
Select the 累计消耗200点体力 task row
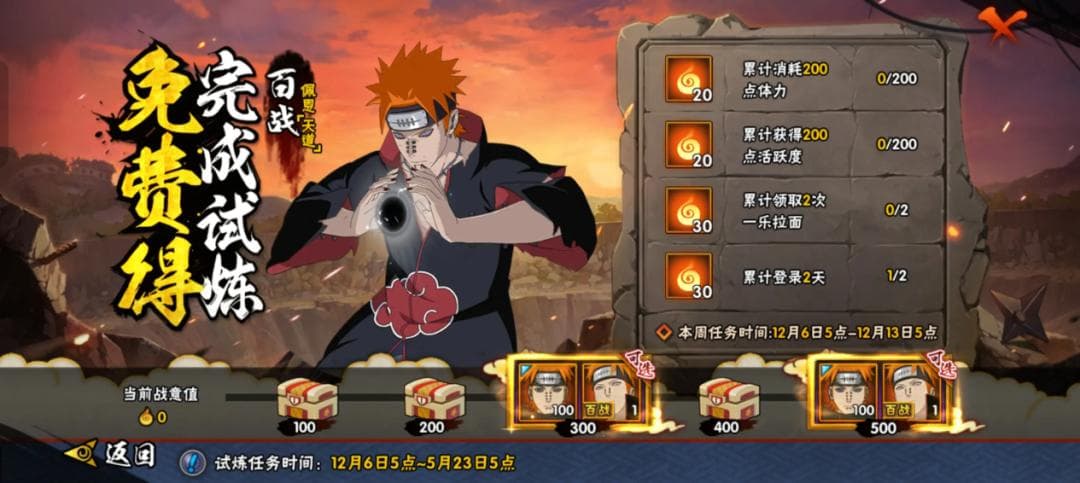(x=790, y=79)
